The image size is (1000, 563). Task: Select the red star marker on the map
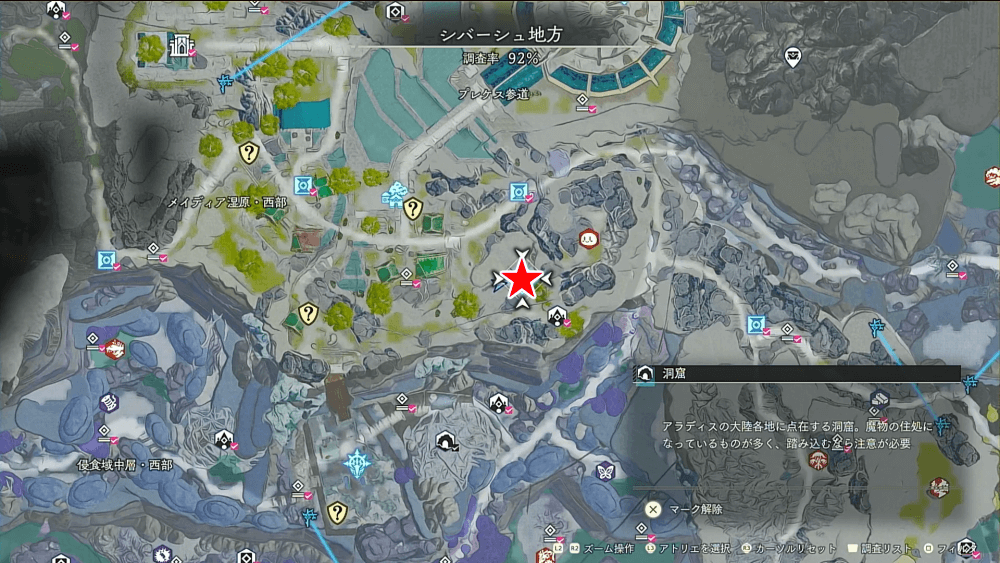(521, 281)
